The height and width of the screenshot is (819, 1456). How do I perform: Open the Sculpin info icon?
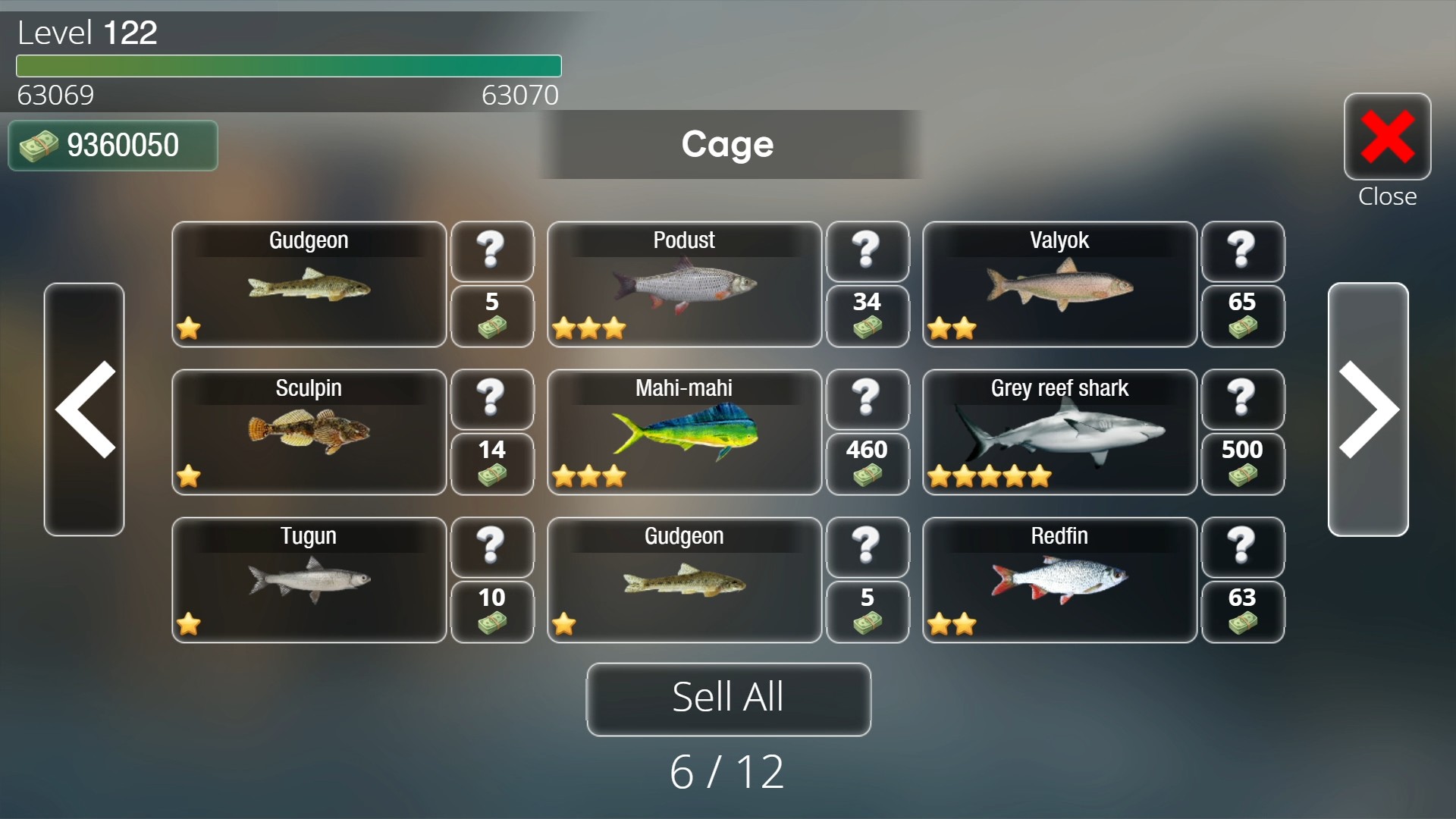pos(492,400)
